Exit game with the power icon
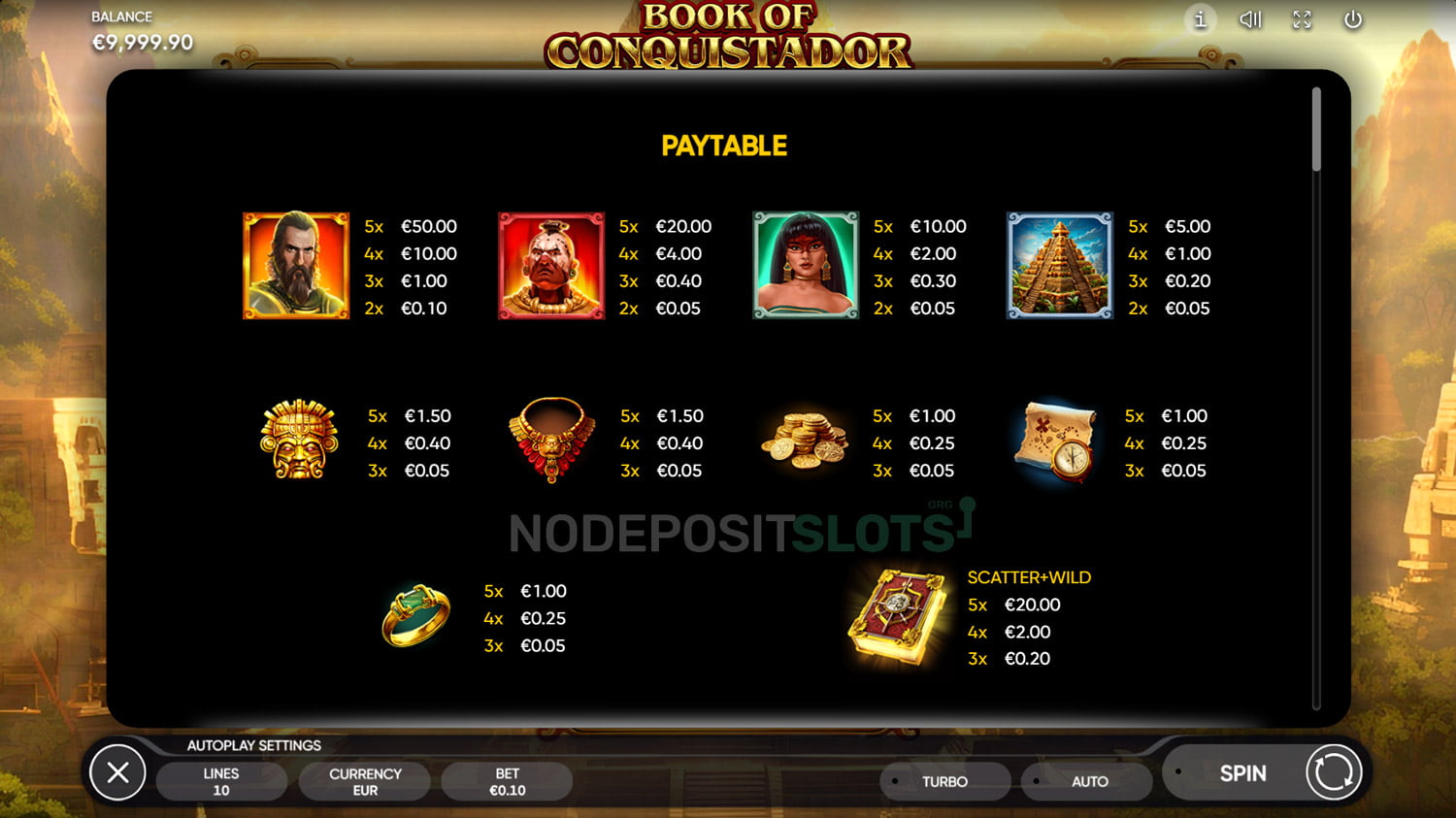 coord(1352,19)
